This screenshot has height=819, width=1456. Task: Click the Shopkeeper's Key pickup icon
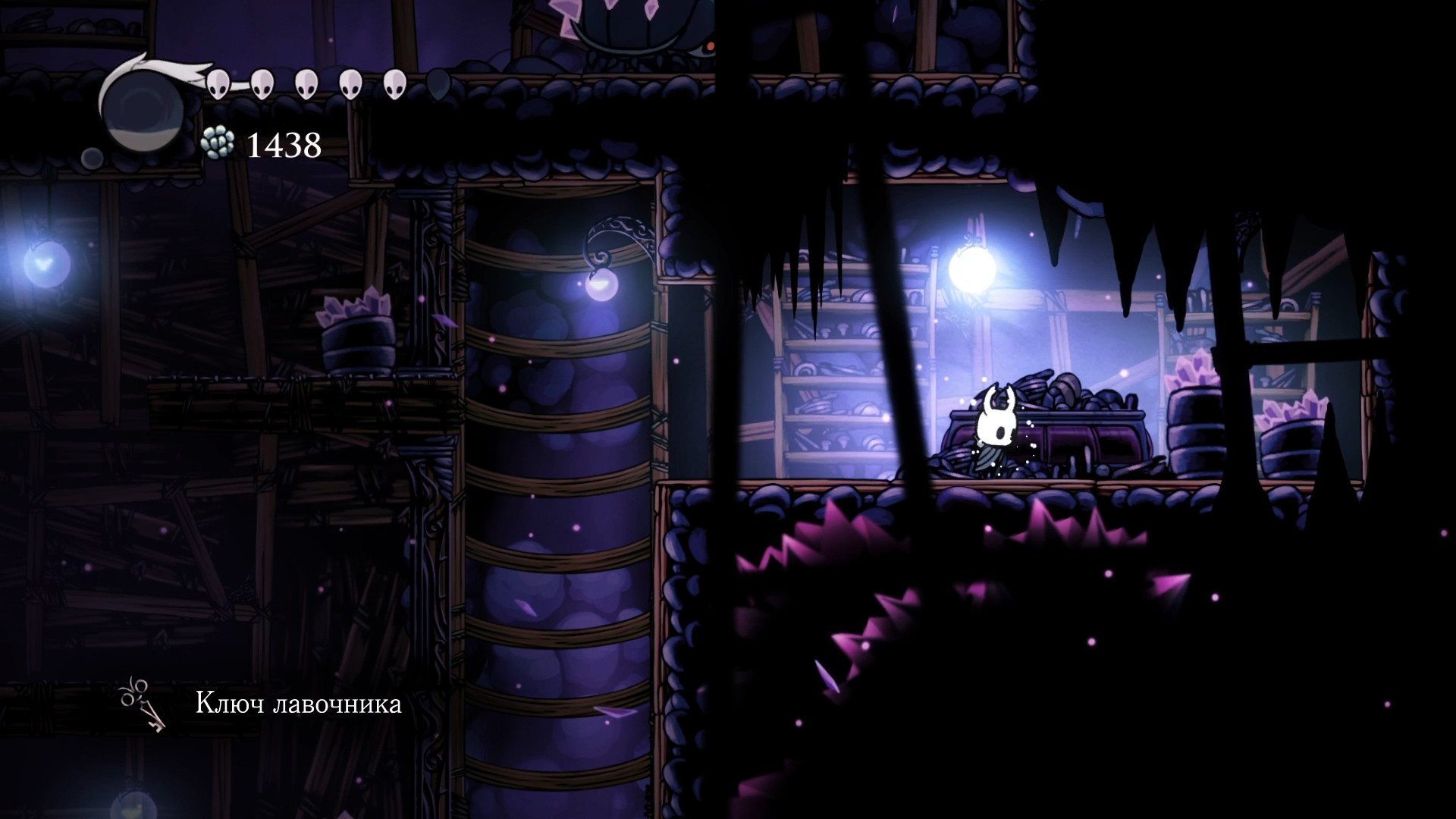coord(143,704)
